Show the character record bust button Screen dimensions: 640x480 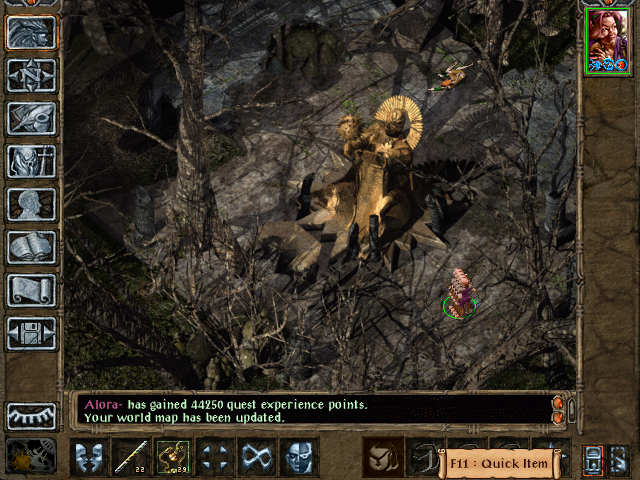click(31, 204)
